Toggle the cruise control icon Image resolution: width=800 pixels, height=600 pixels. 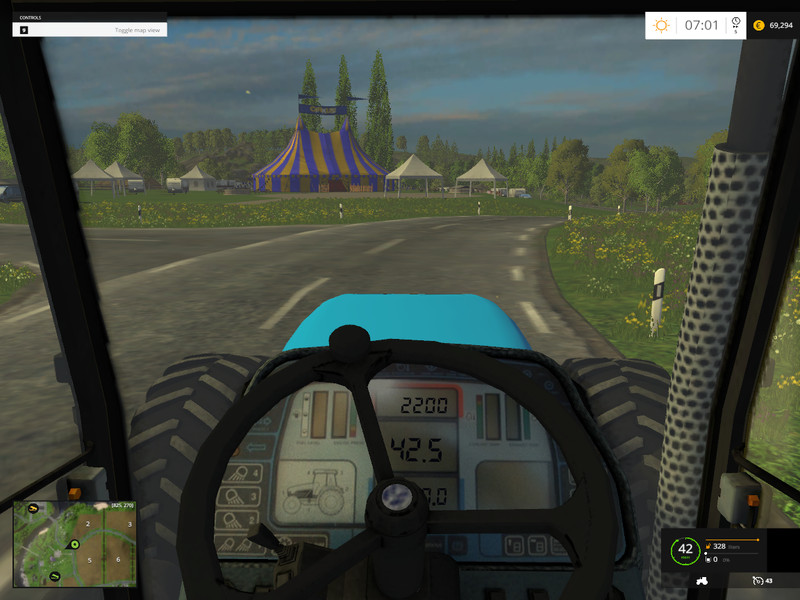click(760, 581)
